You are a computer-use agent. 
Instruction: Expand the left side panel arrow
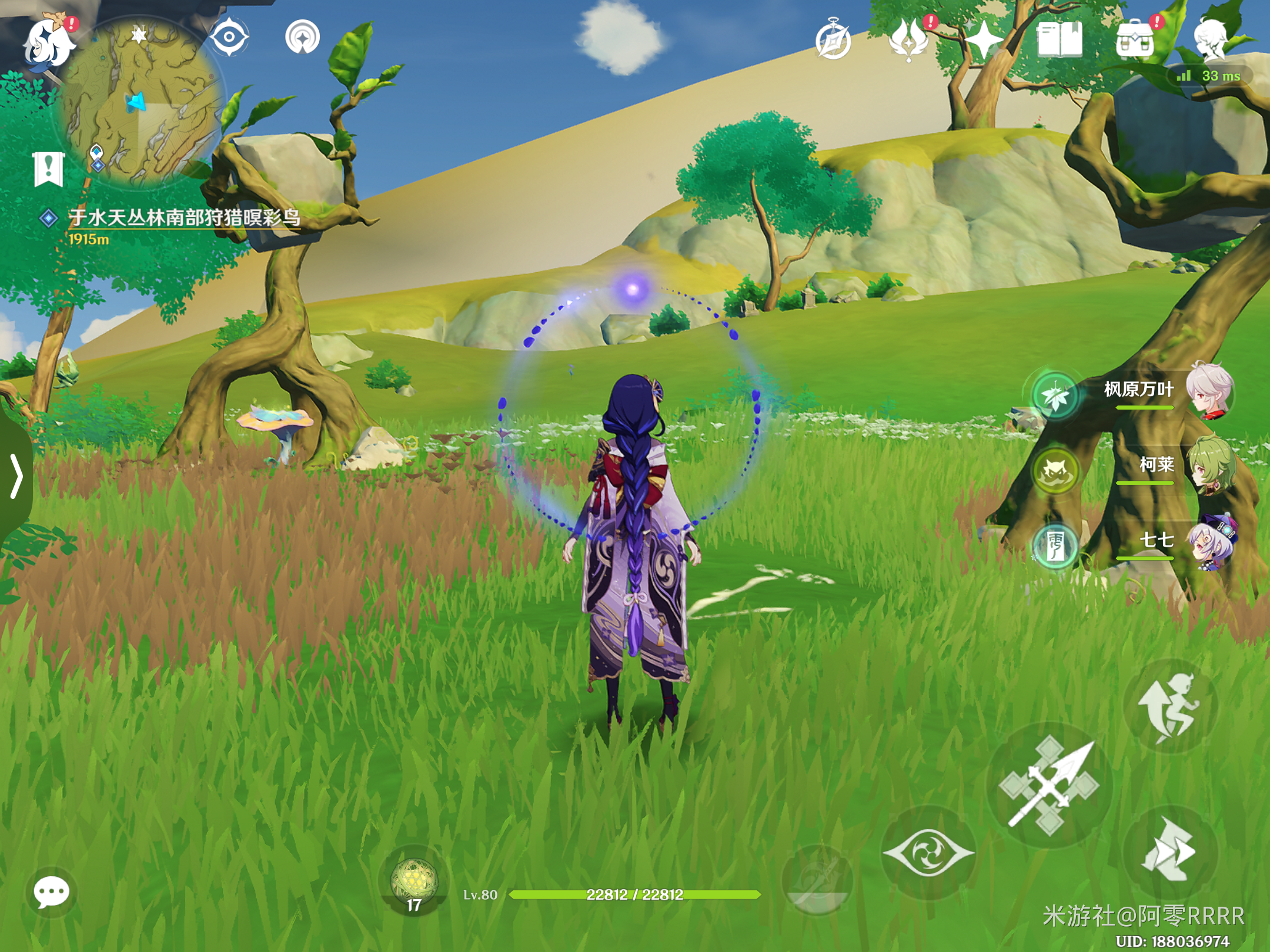coord(16,476)
